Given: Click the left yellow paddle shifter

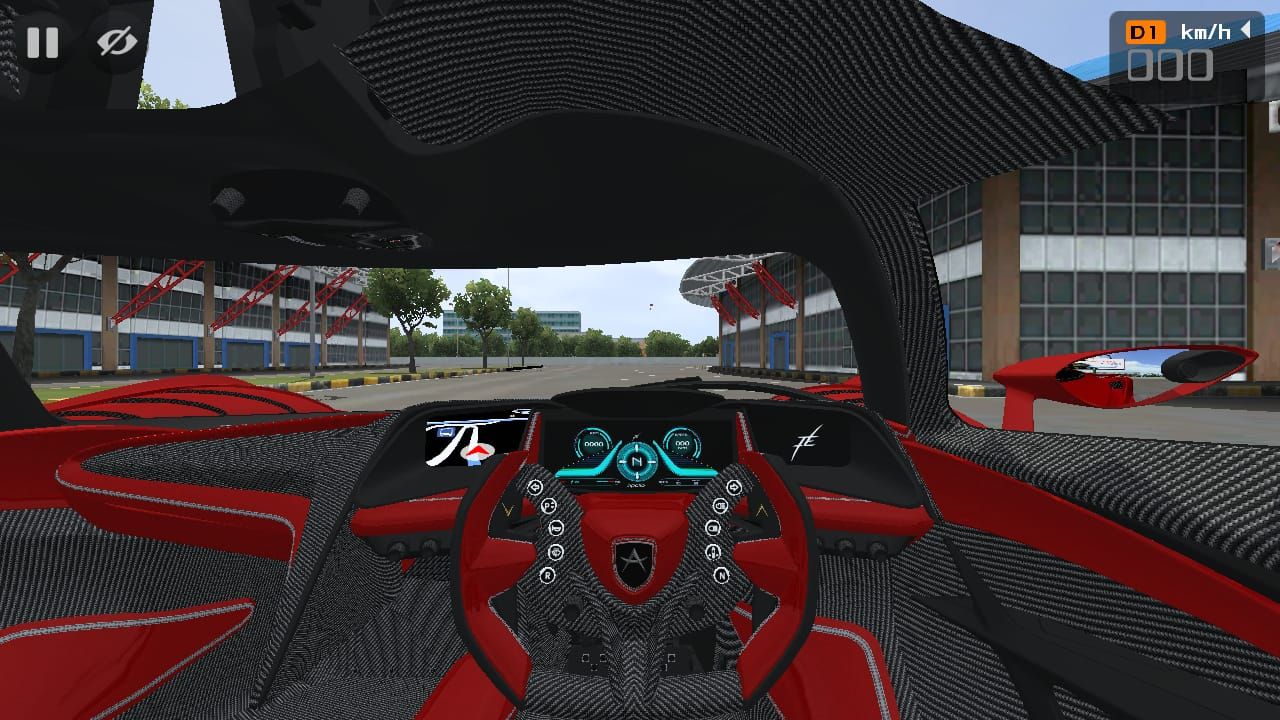Looking at the screenshot, I should click(508, 509).
